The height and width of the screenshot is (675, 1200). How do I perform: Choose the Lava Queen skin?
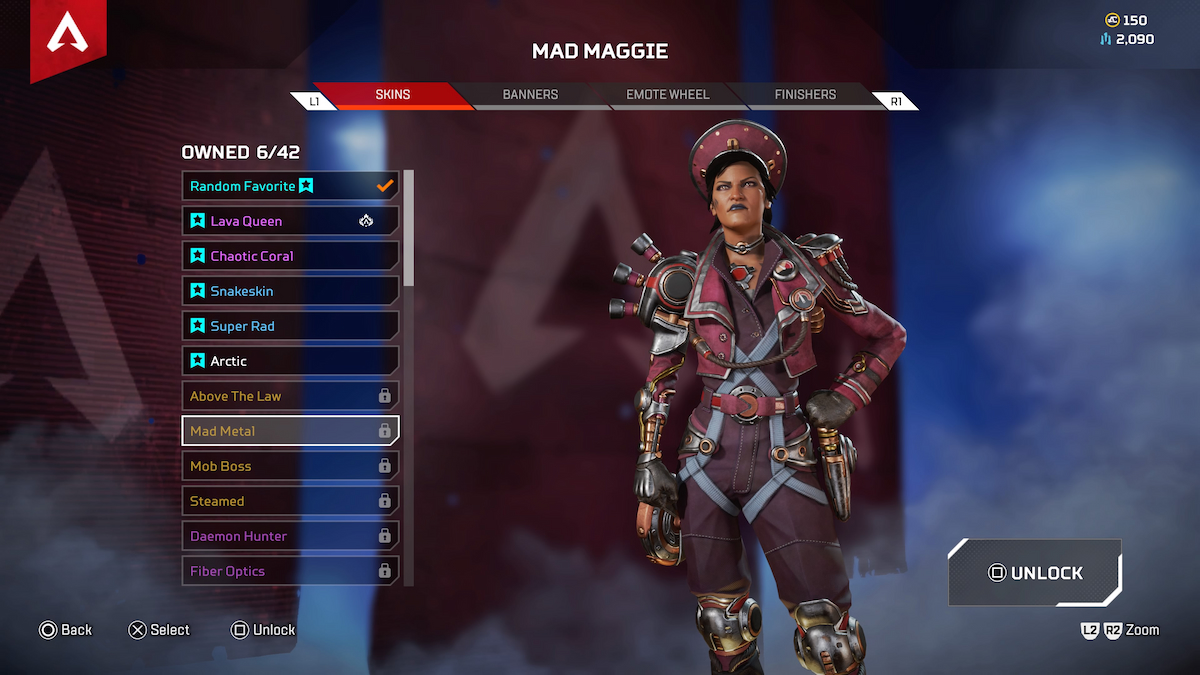pos(290,221)
